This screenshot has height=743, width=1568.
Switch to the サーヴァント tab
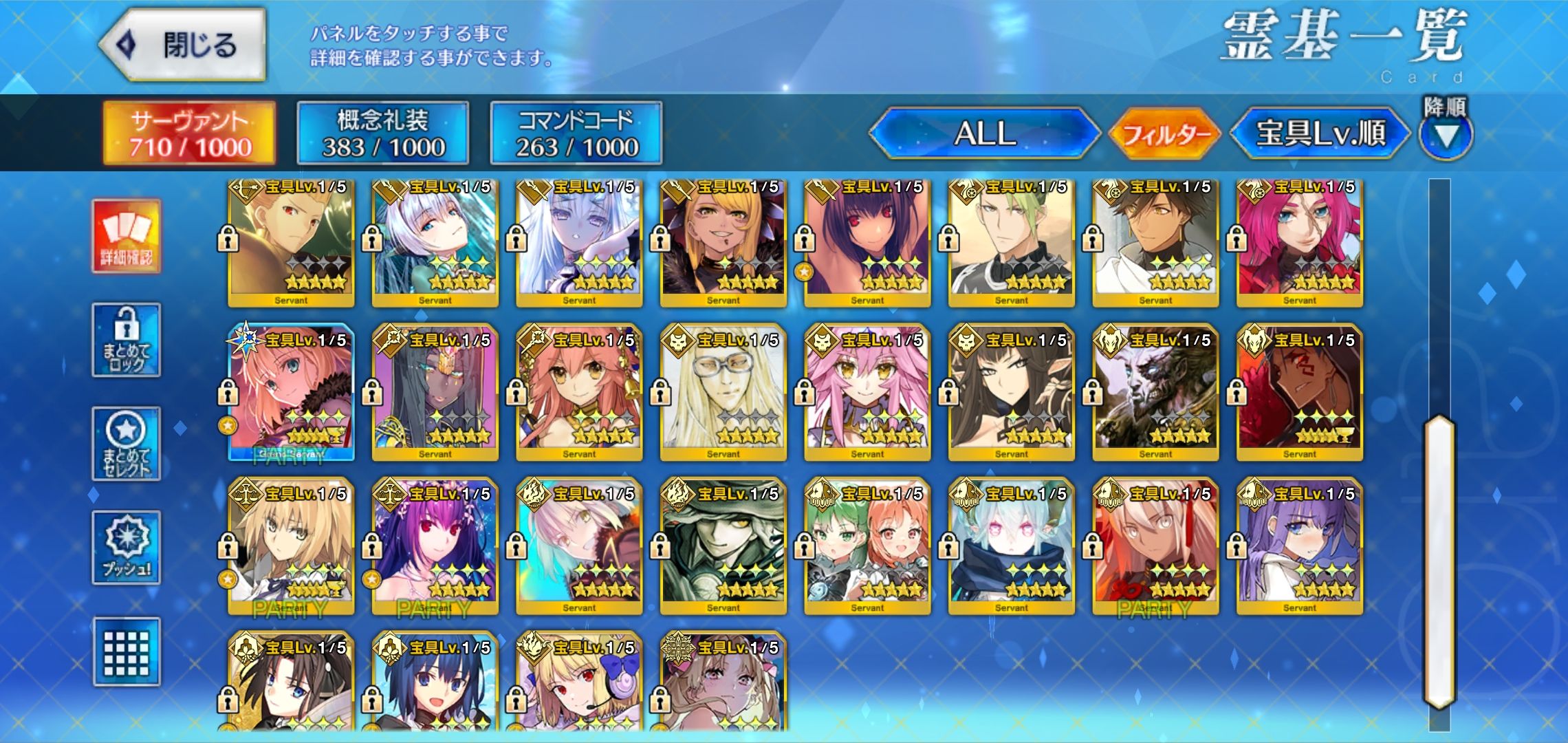(x=190, y=133)
